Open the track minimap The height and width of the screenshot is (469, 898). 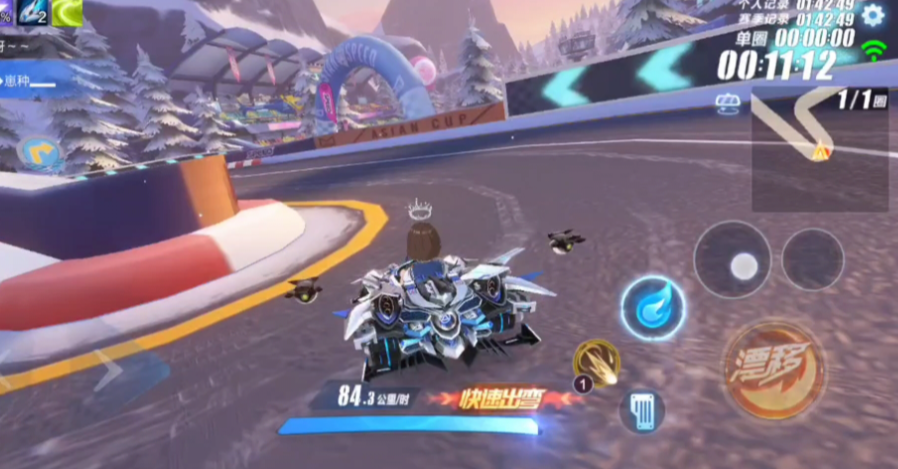coord(819,148)
